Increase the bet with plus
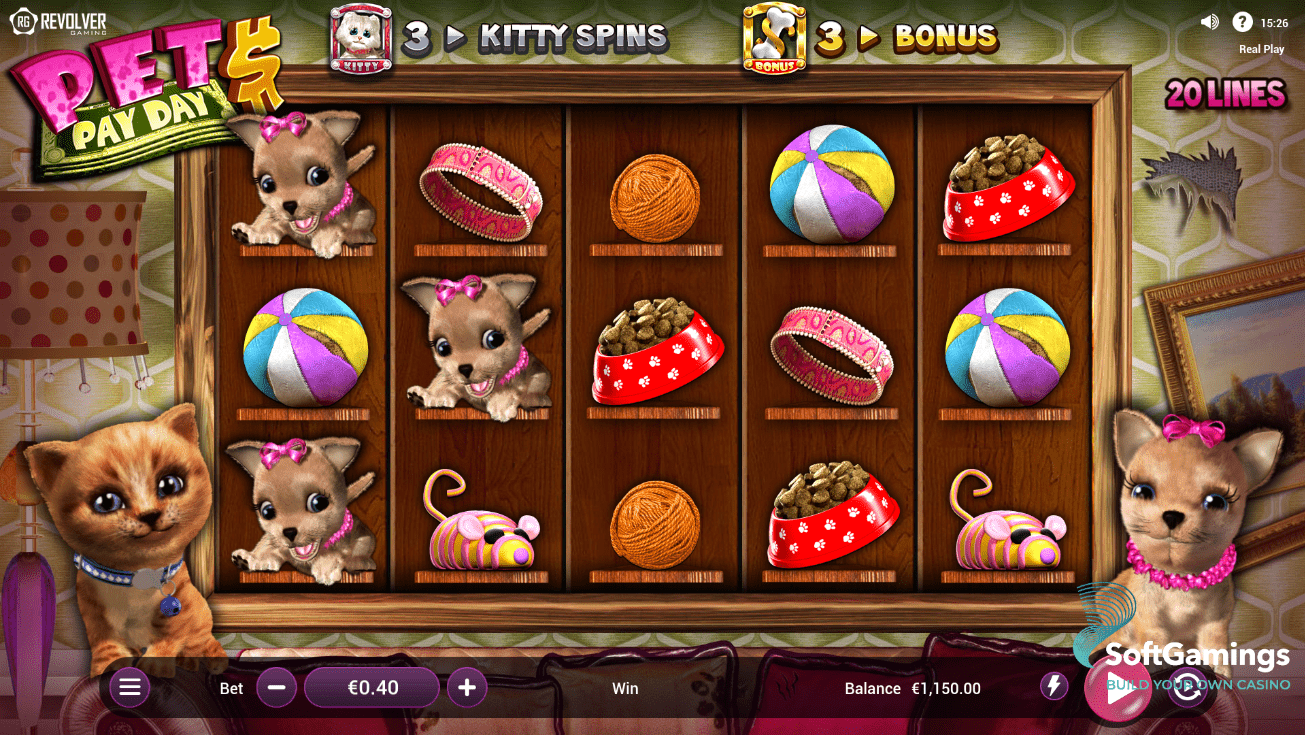Screen dimensions: 1305x735 (x=466, y=687)
